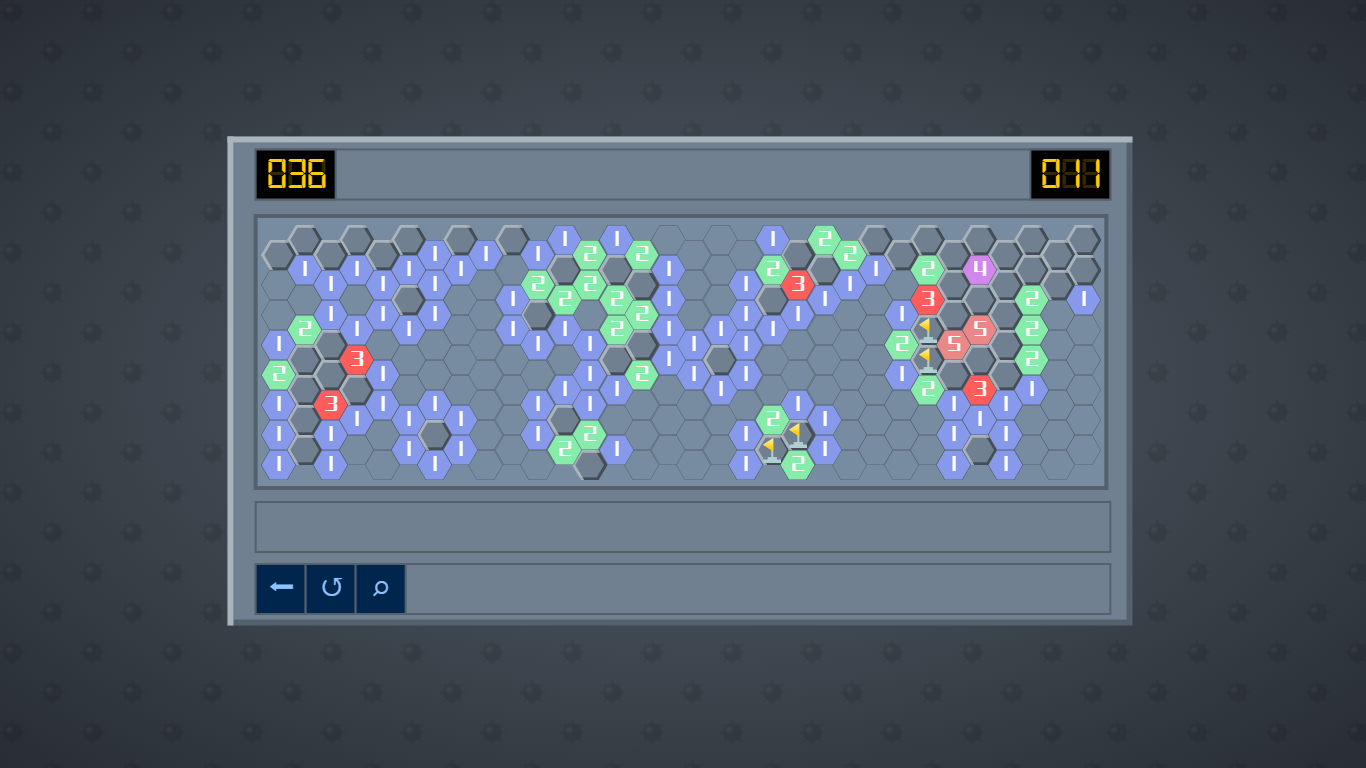Click the restart puzzle icon
The height and width of the screenshot is (768, 1366).
tap(330, 588)
